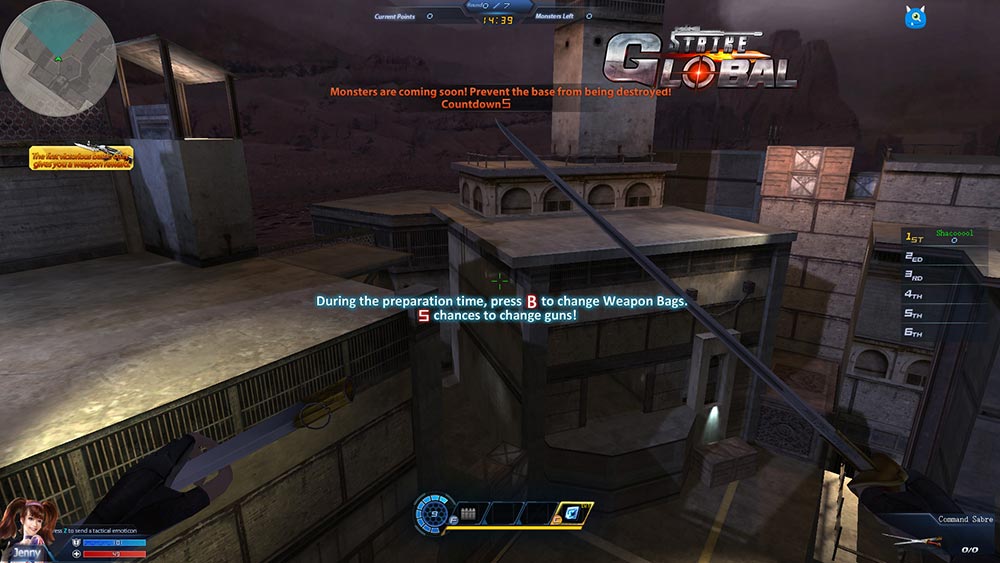
Task: Open the blue horned monster icon
Action: pyautogui.click(x=914, y=16)
